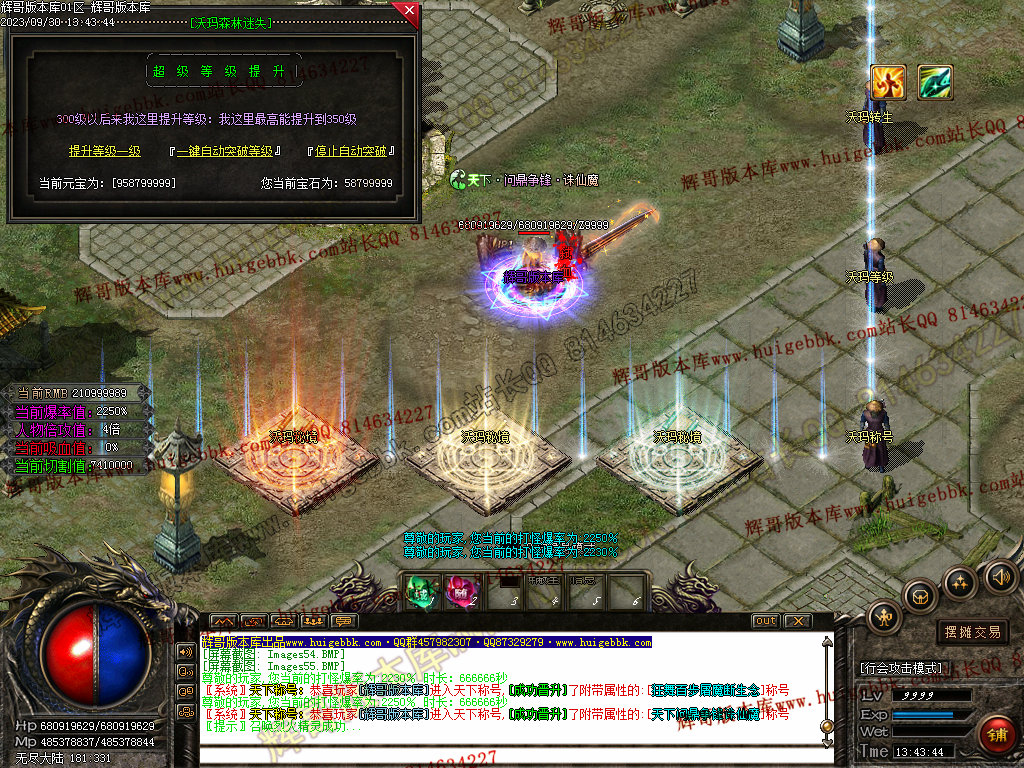The width and height of the screenshot is (1024, 768).
Task: Select 一键自动突破等级 auto breakthrough option
Action: tap(224, 152)
